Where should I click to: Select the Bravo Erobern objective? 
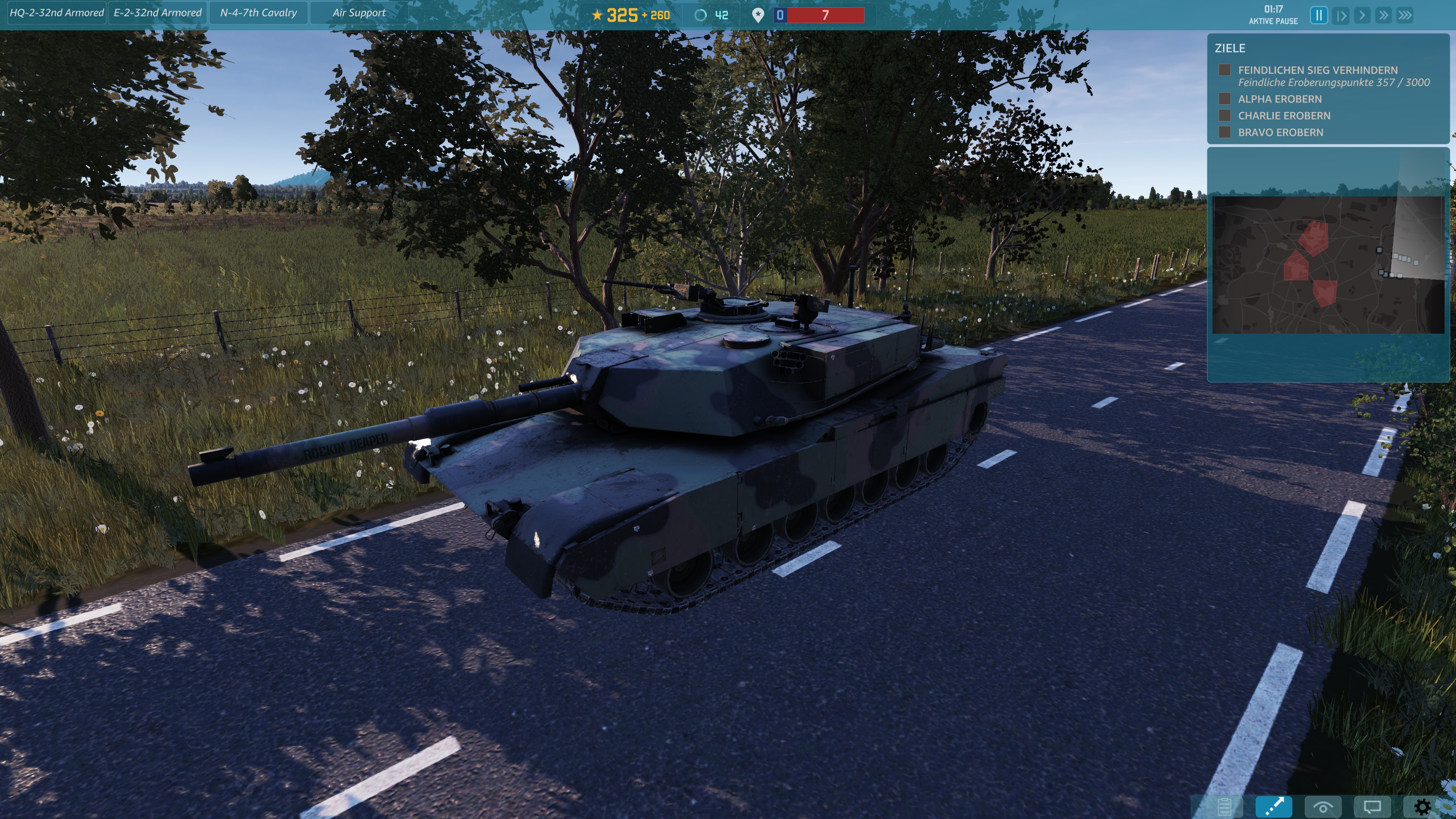click(x=1280, y=132)
